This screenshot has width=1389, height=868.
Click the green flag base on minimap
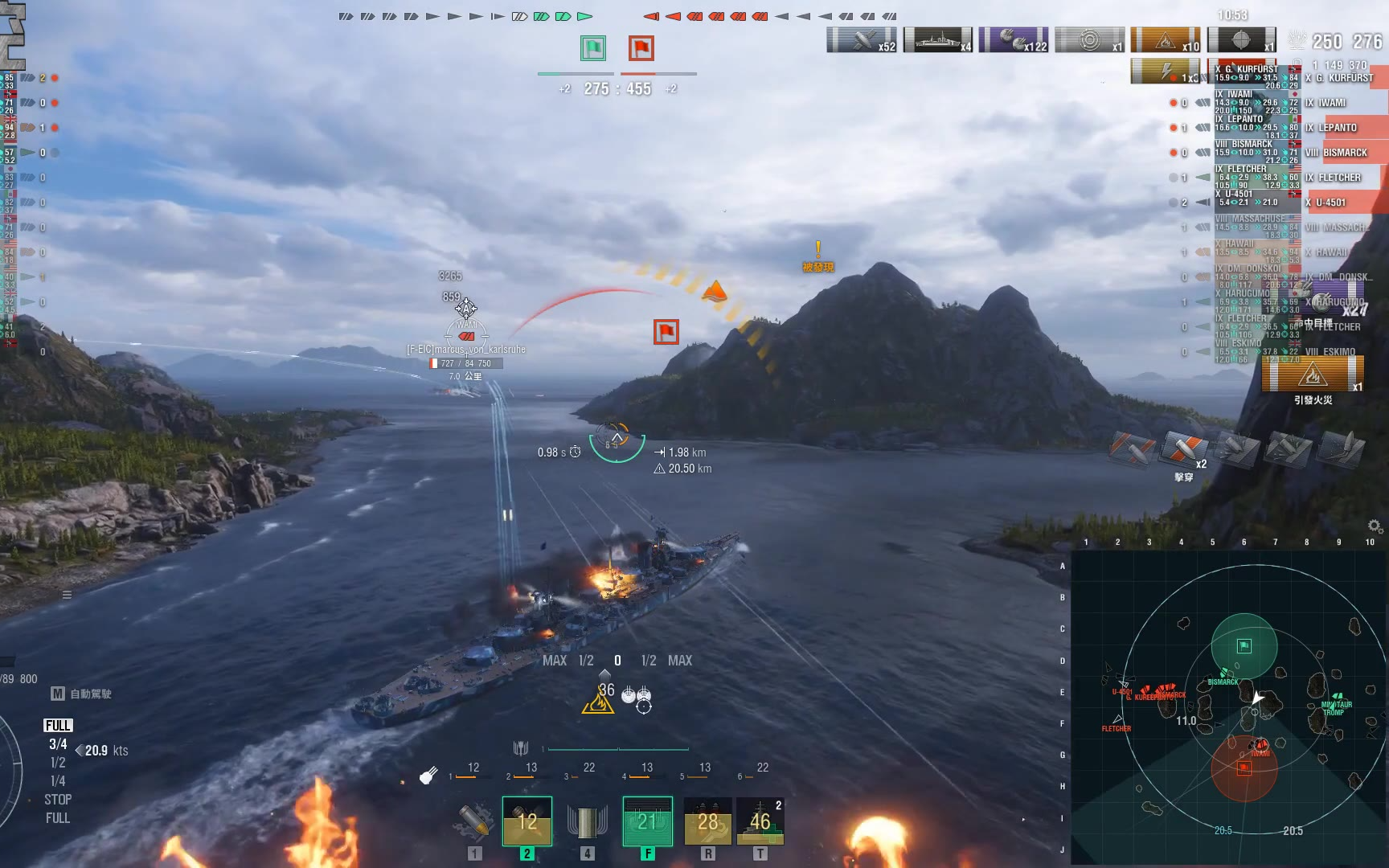[x=1244, y=646]
